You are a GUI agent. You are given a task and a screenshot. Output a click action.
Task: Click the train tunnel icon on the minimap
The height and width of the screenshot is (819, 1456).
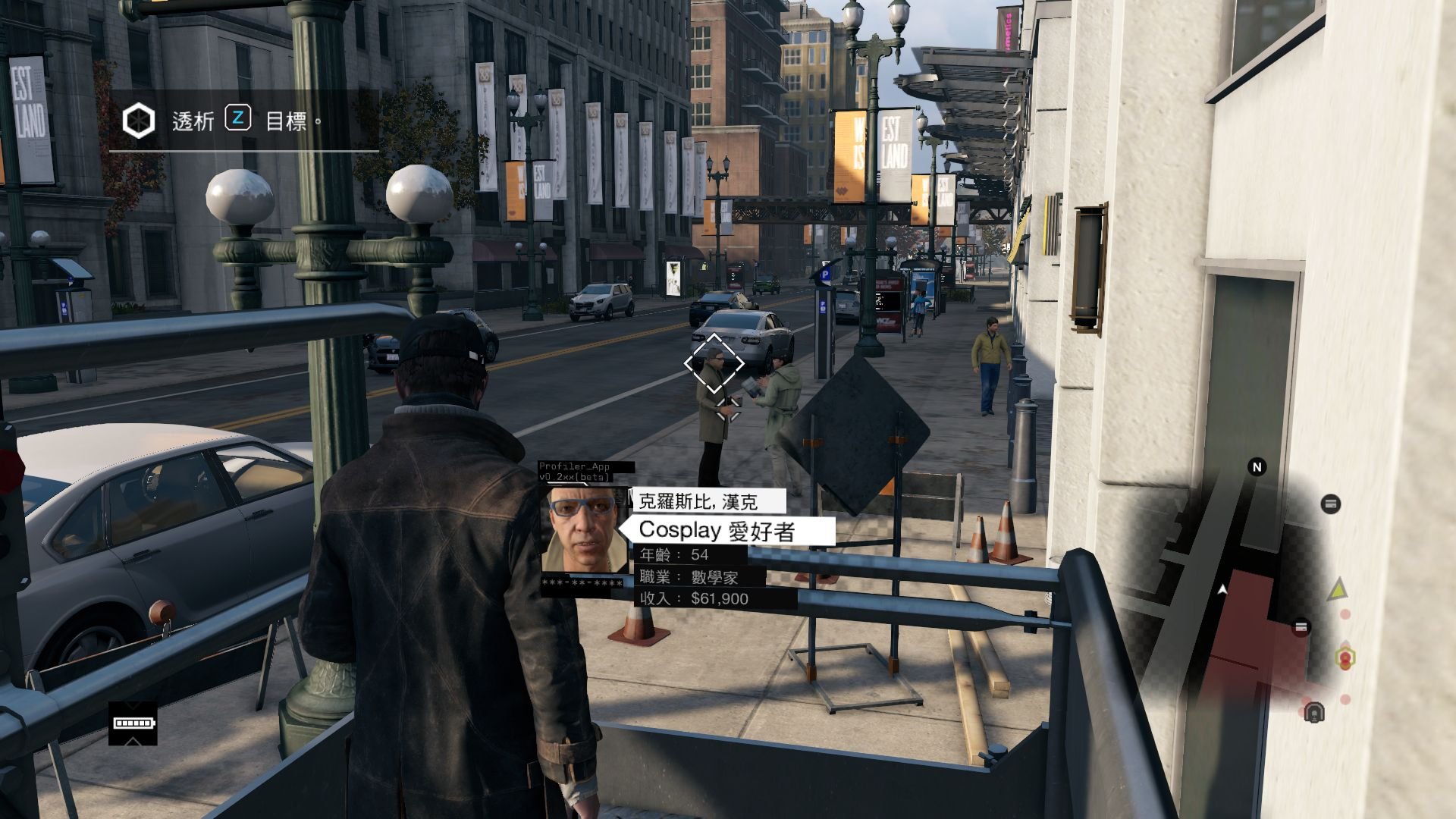coord(1314,712)
